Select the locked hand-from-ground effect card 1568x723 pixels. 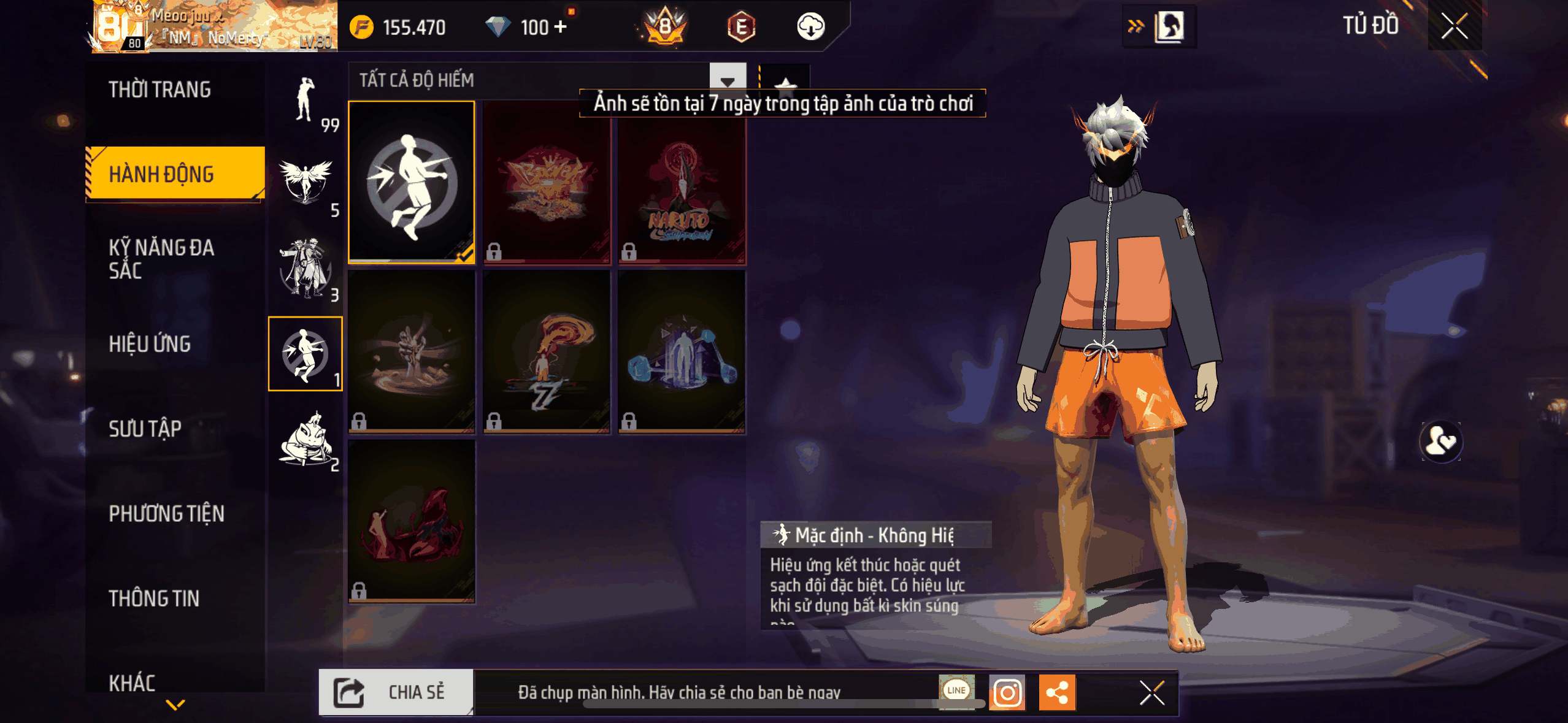click(412, 351)
